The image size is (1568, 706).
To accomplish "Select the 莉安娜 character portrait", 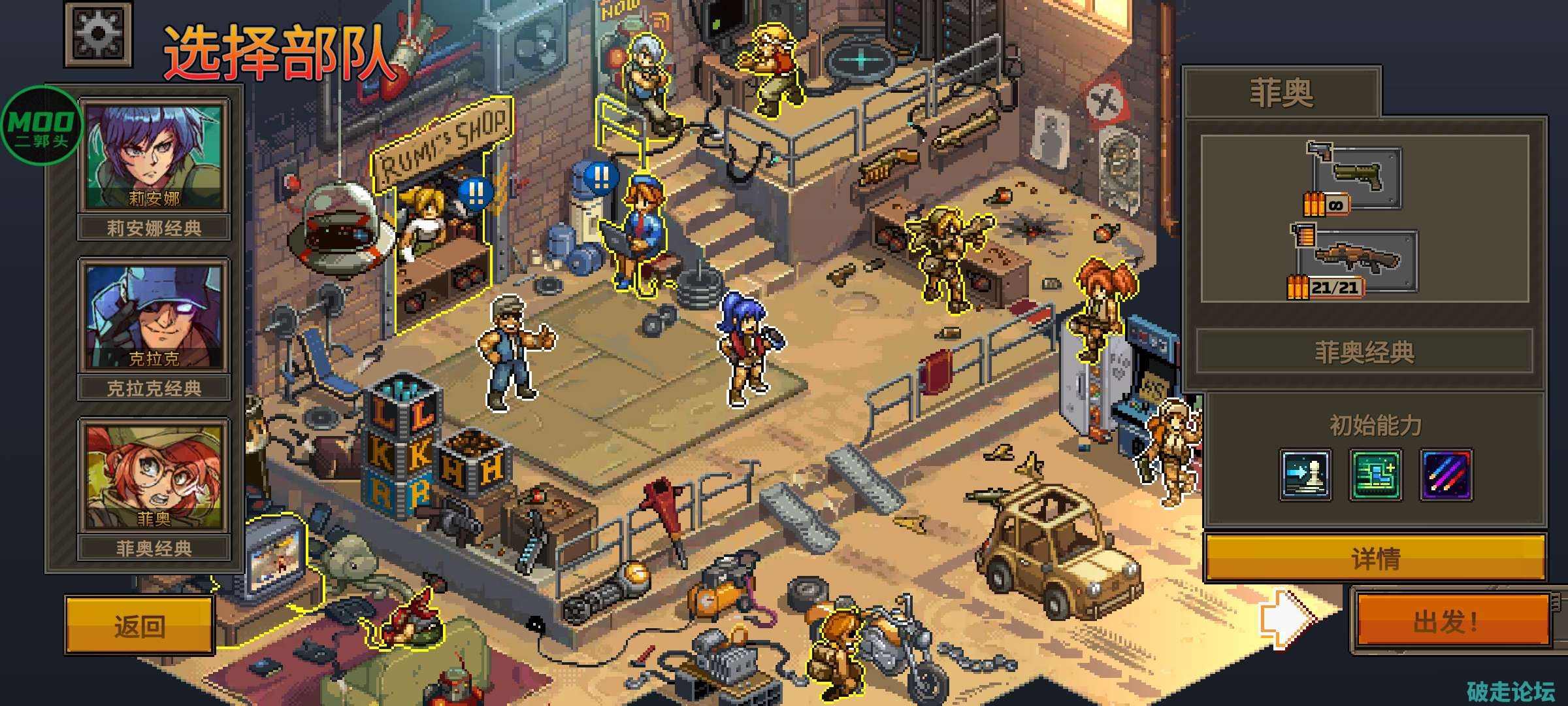I will point(154,156).
